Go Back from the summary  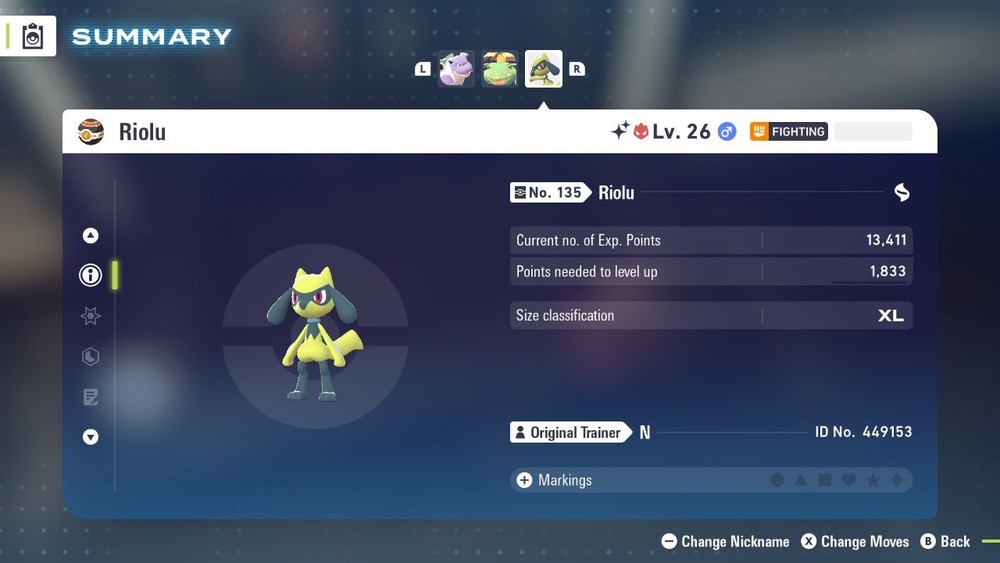pyautogui.click(x=945, y=542)
